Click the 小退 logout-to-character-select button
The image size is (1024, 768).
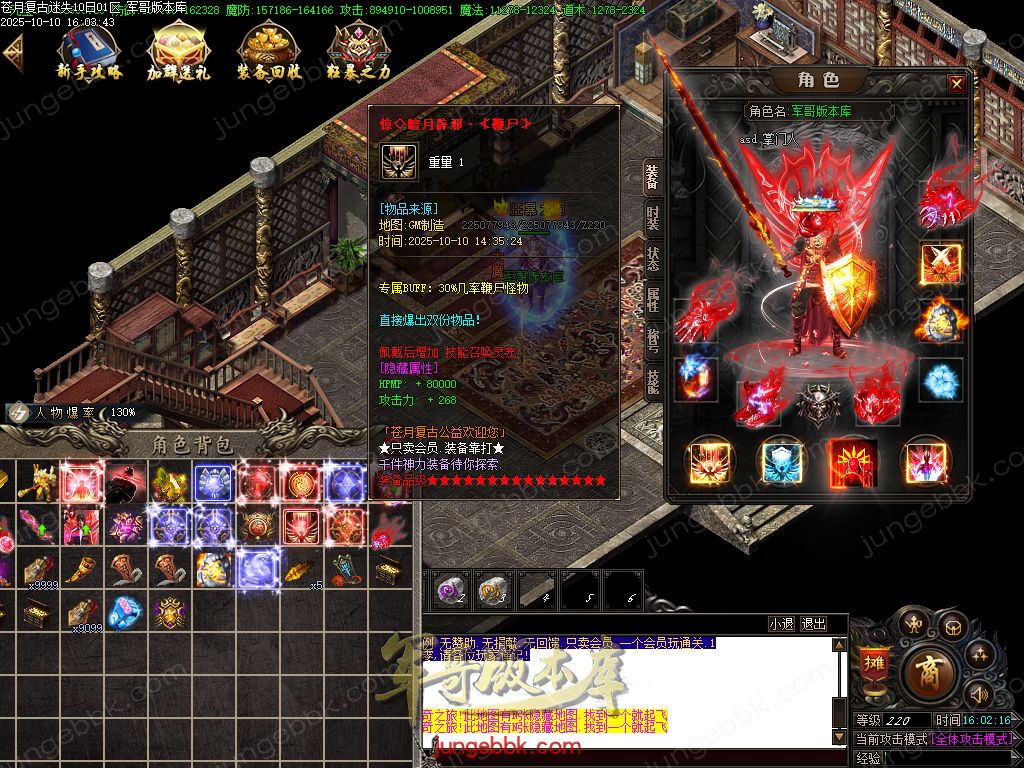(781, 624)
